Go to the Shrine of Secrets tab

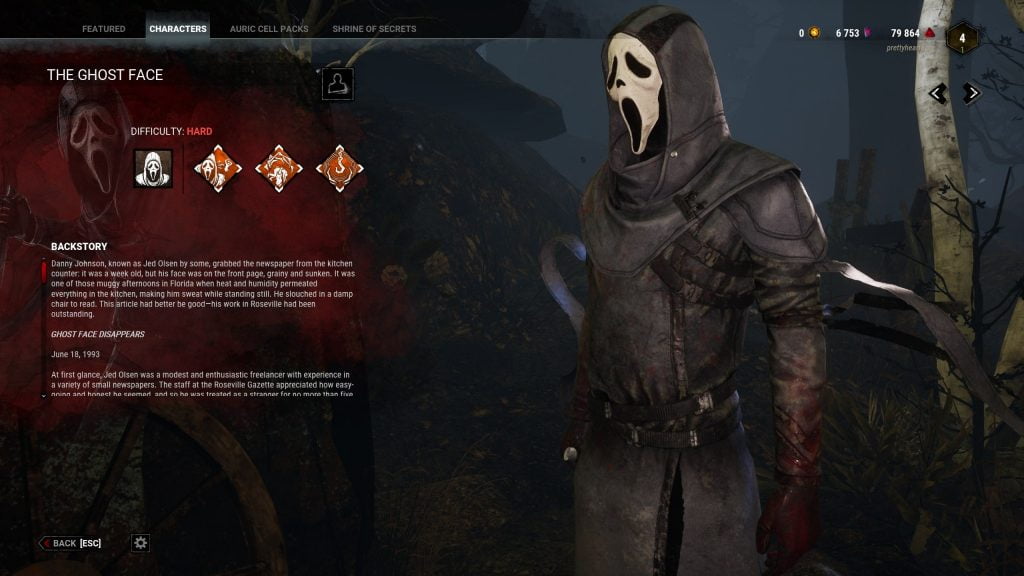click(374, 29)
